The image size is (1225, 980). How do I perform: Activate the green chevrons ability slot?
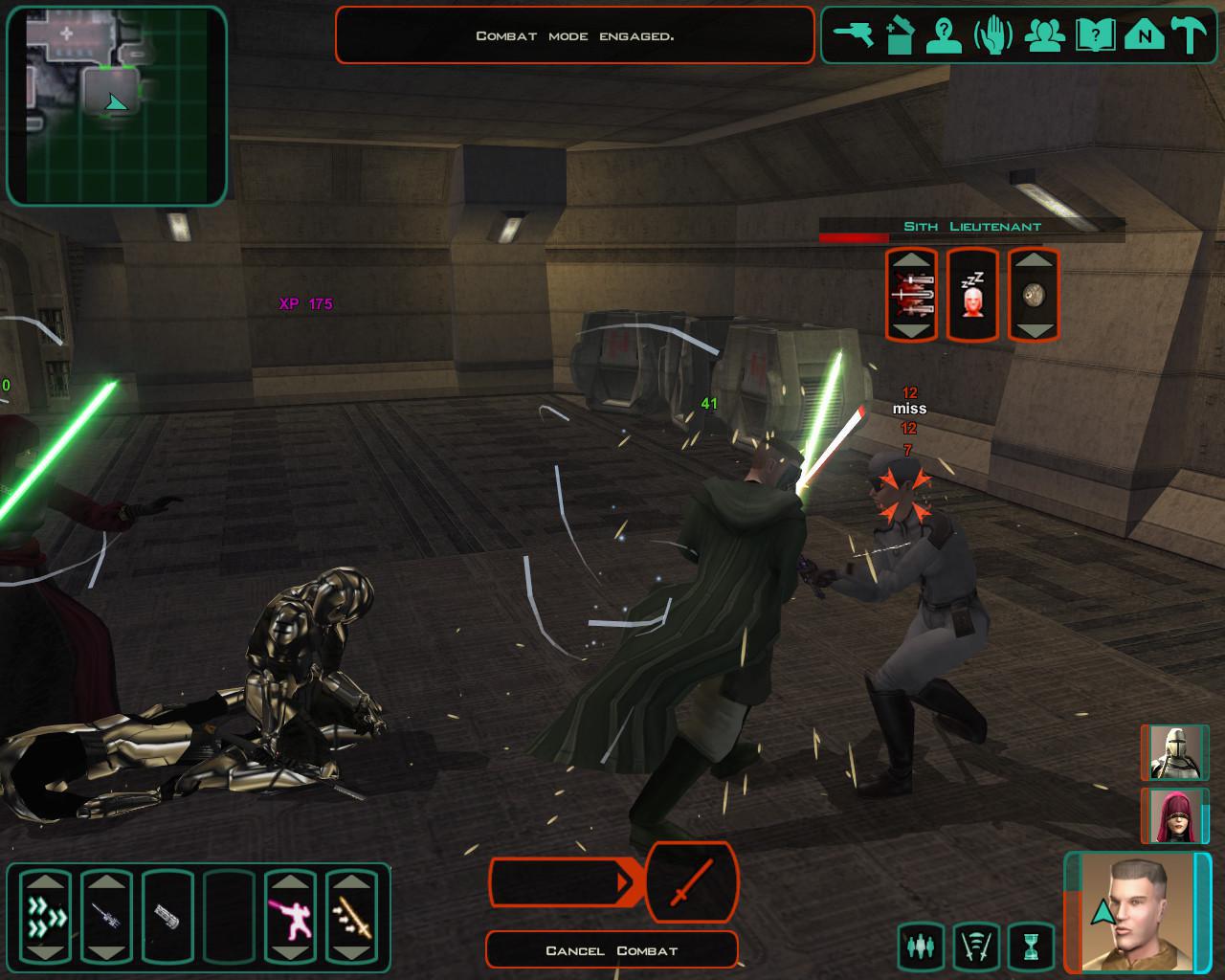[x=46, y=917]
